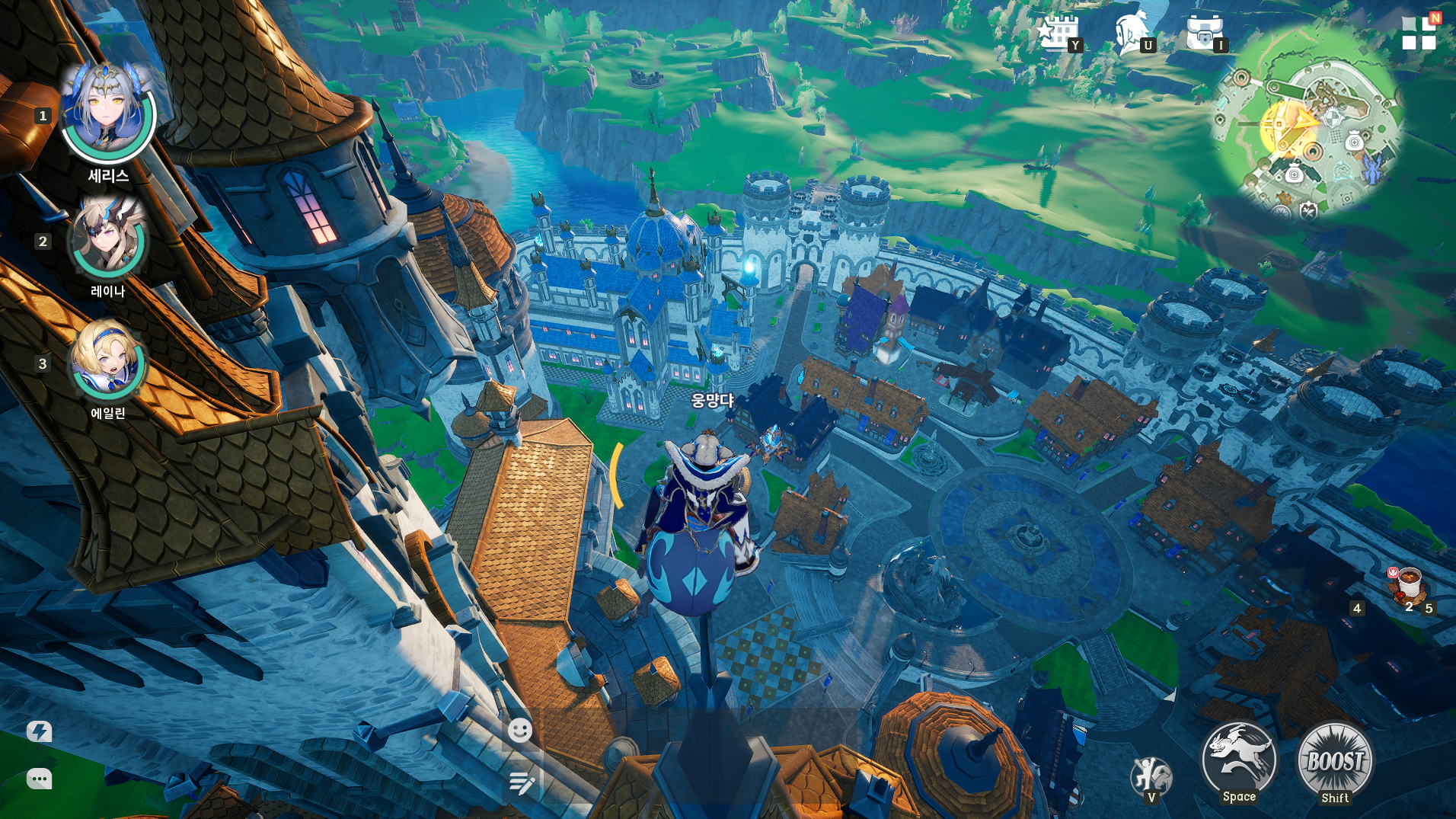Activate the BOOST button
Image resolution: width=1456 pixels, height=819 pixels.
(x=1335, y=761)
